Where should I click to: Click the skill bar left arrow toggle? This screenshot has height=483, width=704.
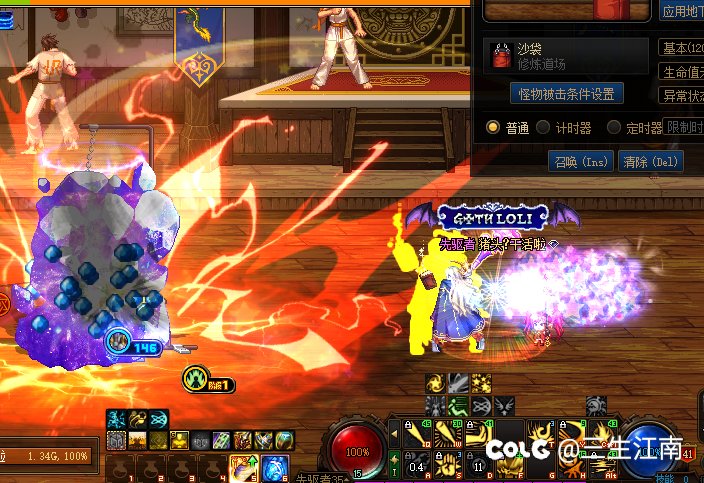(x=394, y=433)
